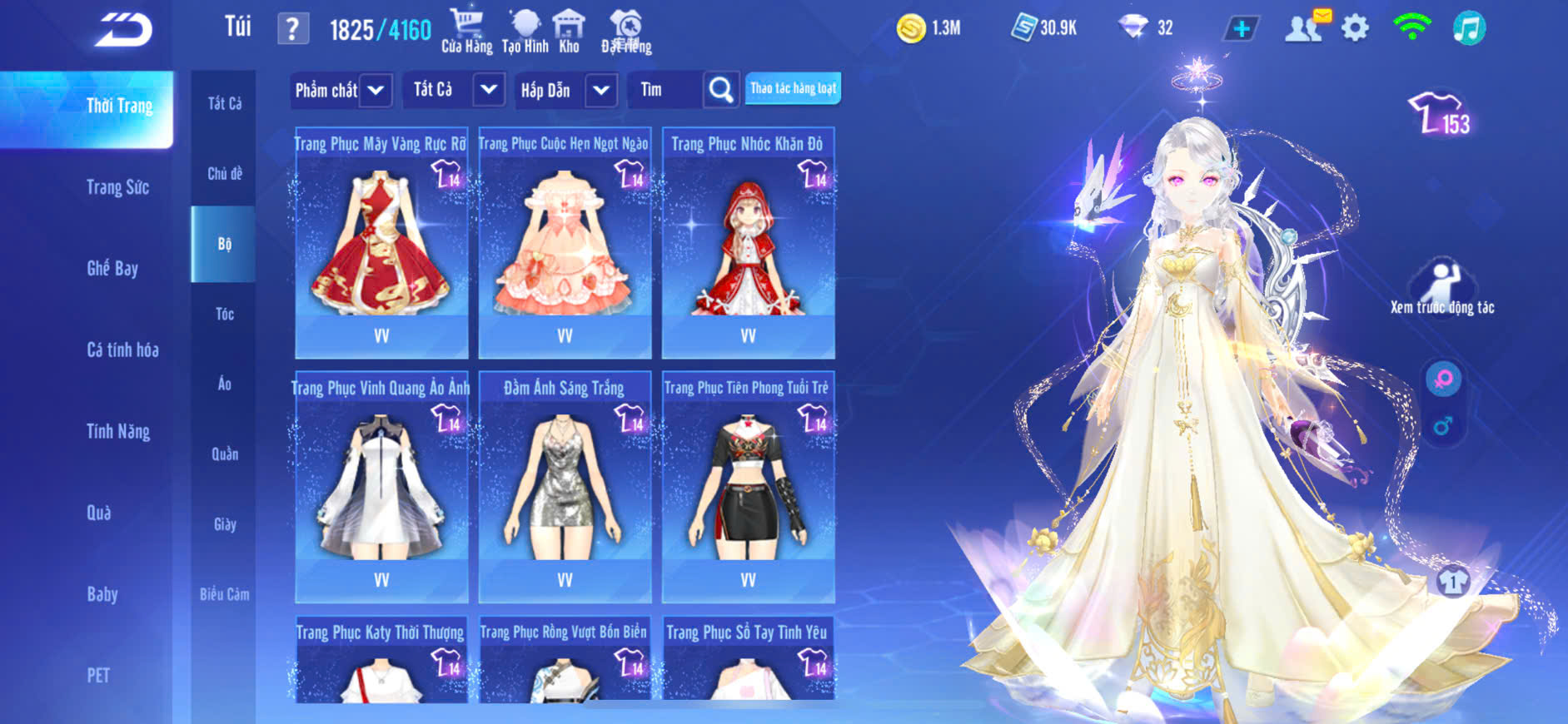Switch to the Trang Sức tab
Screen dimensions: 1568x724
[117, 187]
